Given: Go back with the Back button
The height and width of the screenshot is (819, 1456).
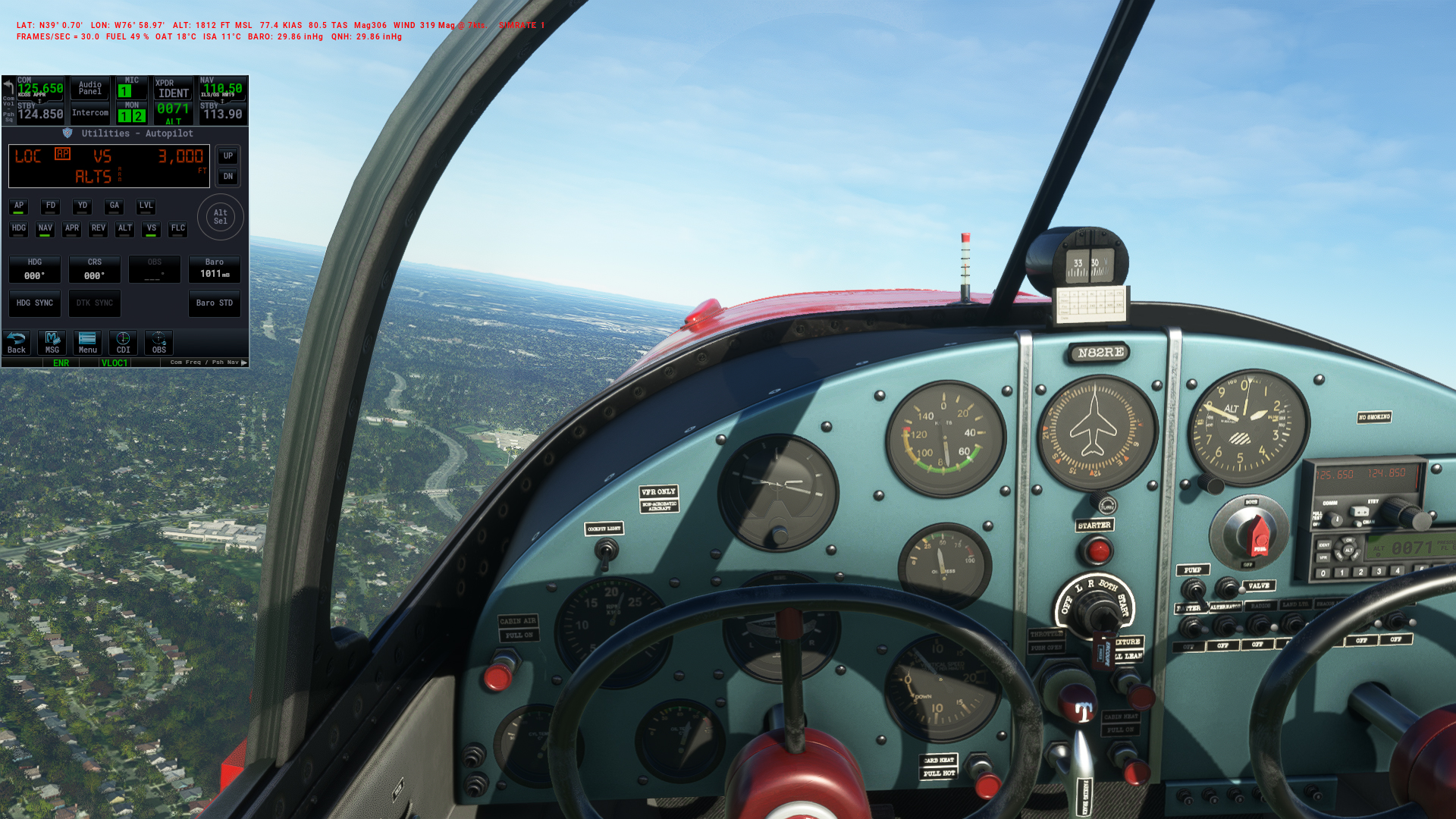Looking at the screenshot, I should coord(17,343).
